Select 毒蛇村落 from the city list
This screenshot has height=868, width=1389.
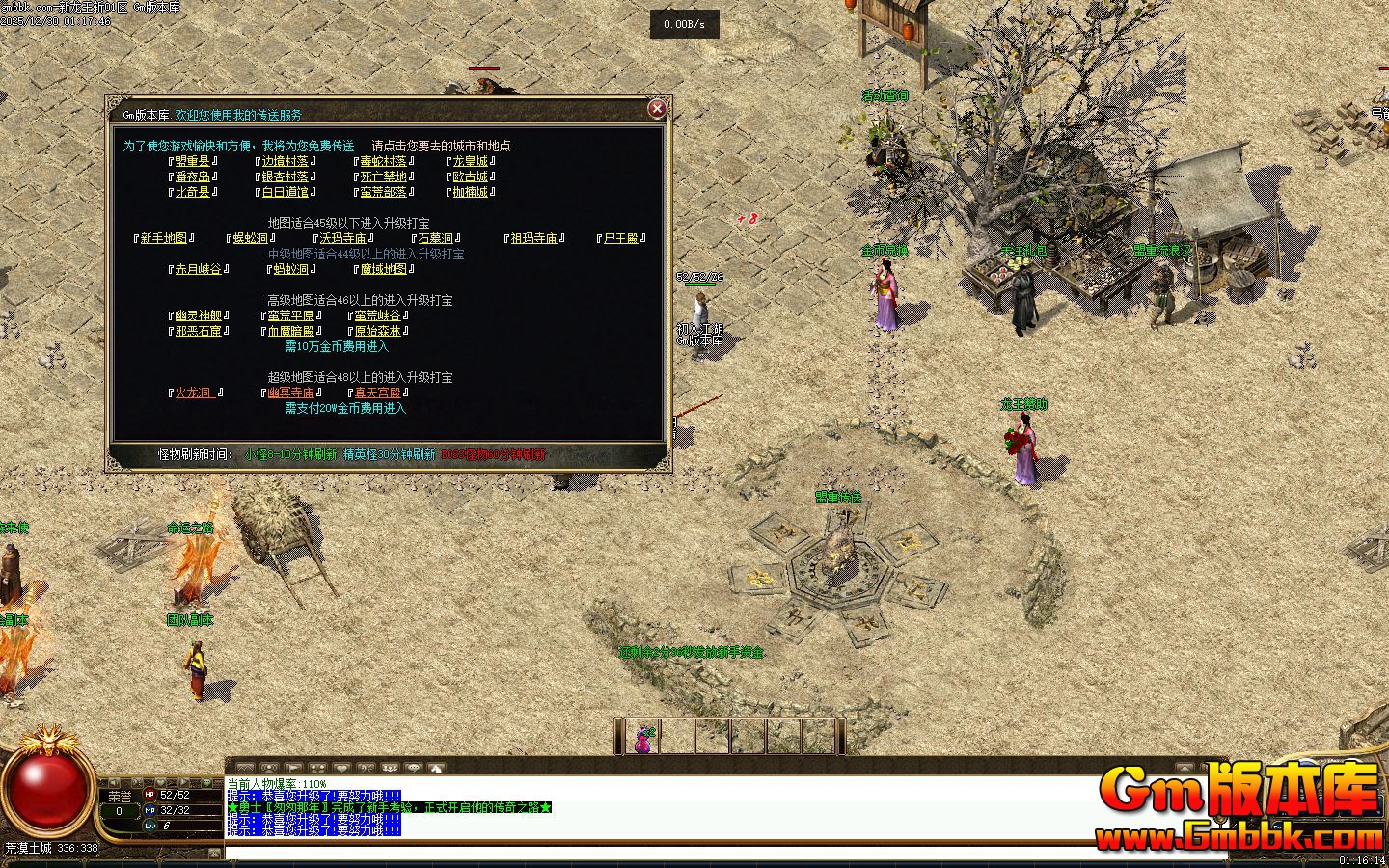[383, 161]
